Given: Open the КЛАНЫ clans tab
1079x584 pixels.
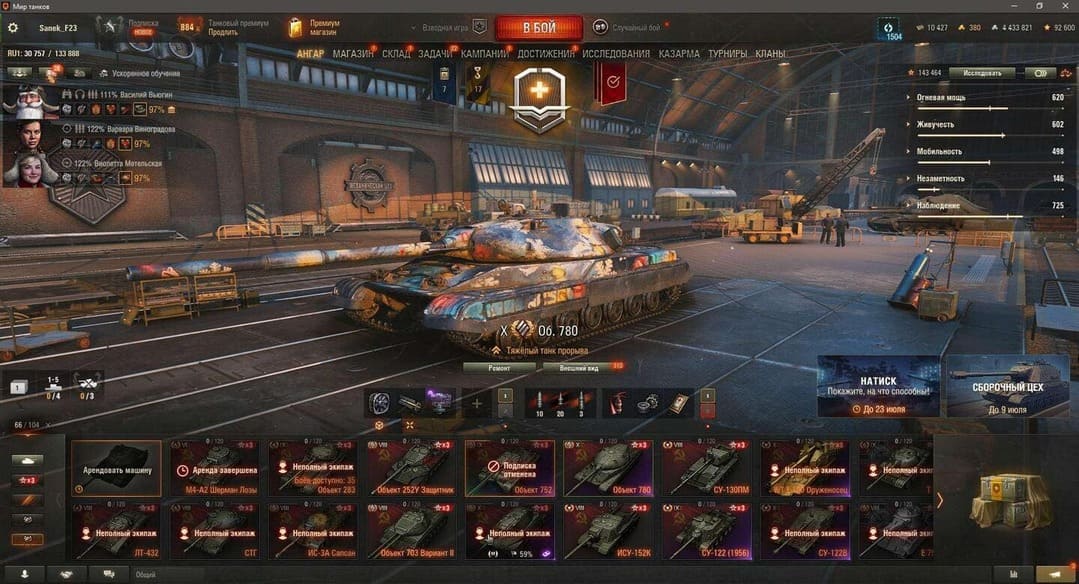Looking at the screenshot, I should click(770, 54).
